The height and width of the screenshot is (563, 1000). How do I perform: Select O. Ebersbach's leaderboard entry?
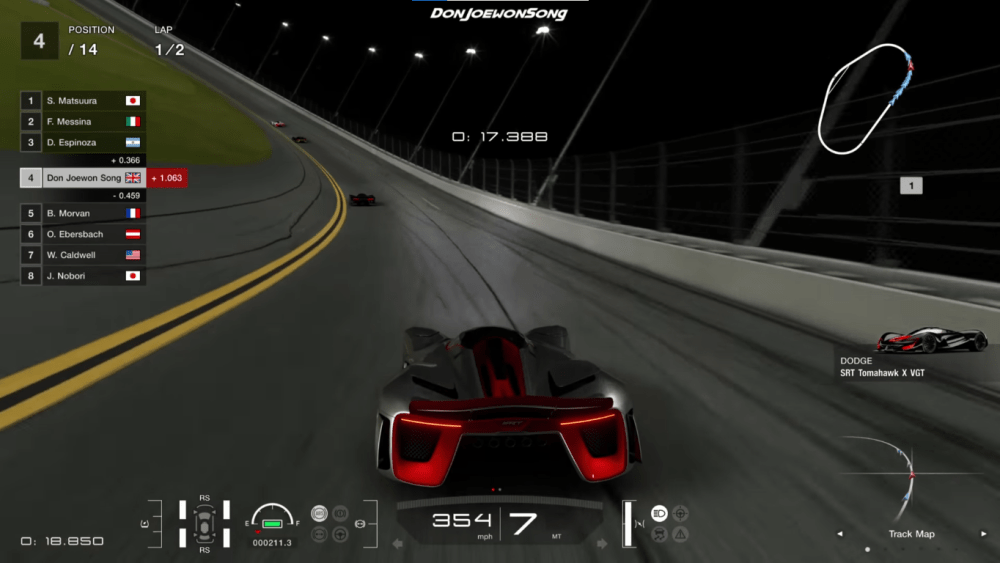tap(82, 234)
